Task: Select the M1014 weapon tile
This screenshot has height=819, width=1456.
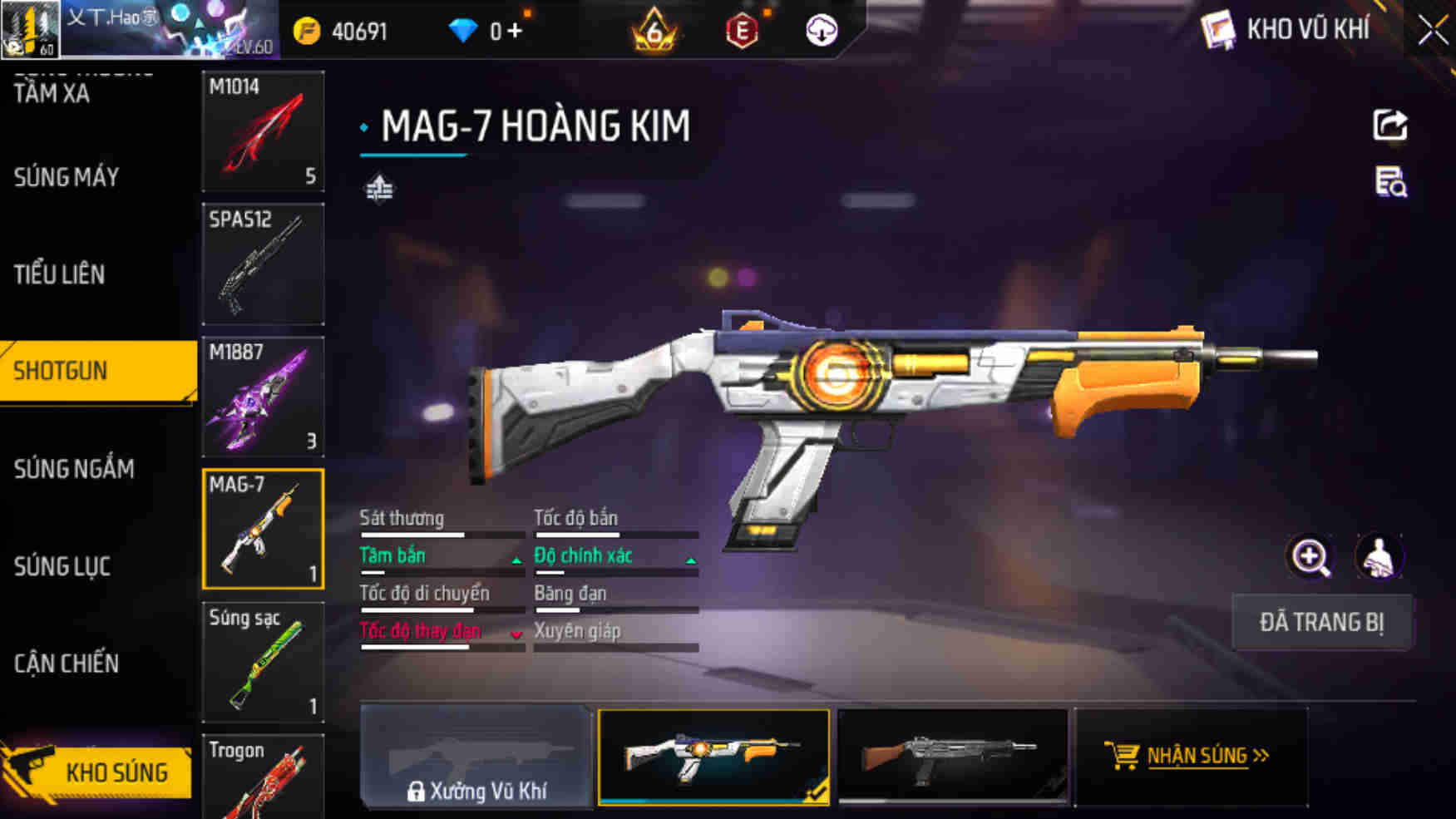Action: click(x=263, y=131)
